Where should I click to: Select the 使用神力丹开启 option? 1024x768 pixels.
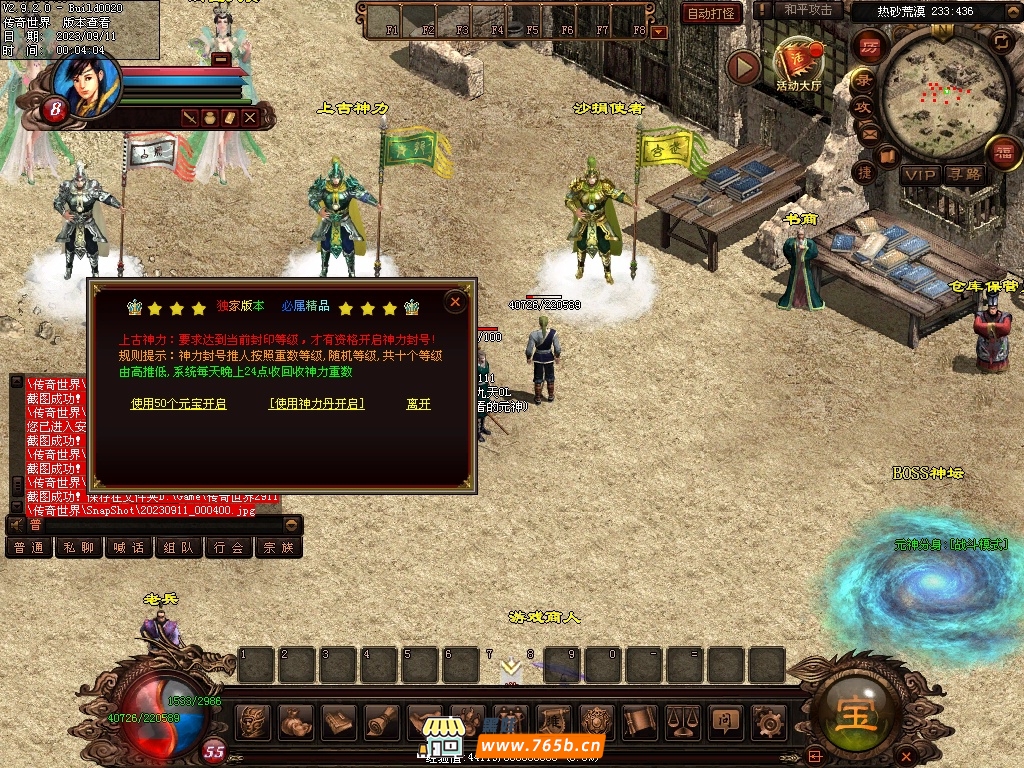[x=316, y=404]
